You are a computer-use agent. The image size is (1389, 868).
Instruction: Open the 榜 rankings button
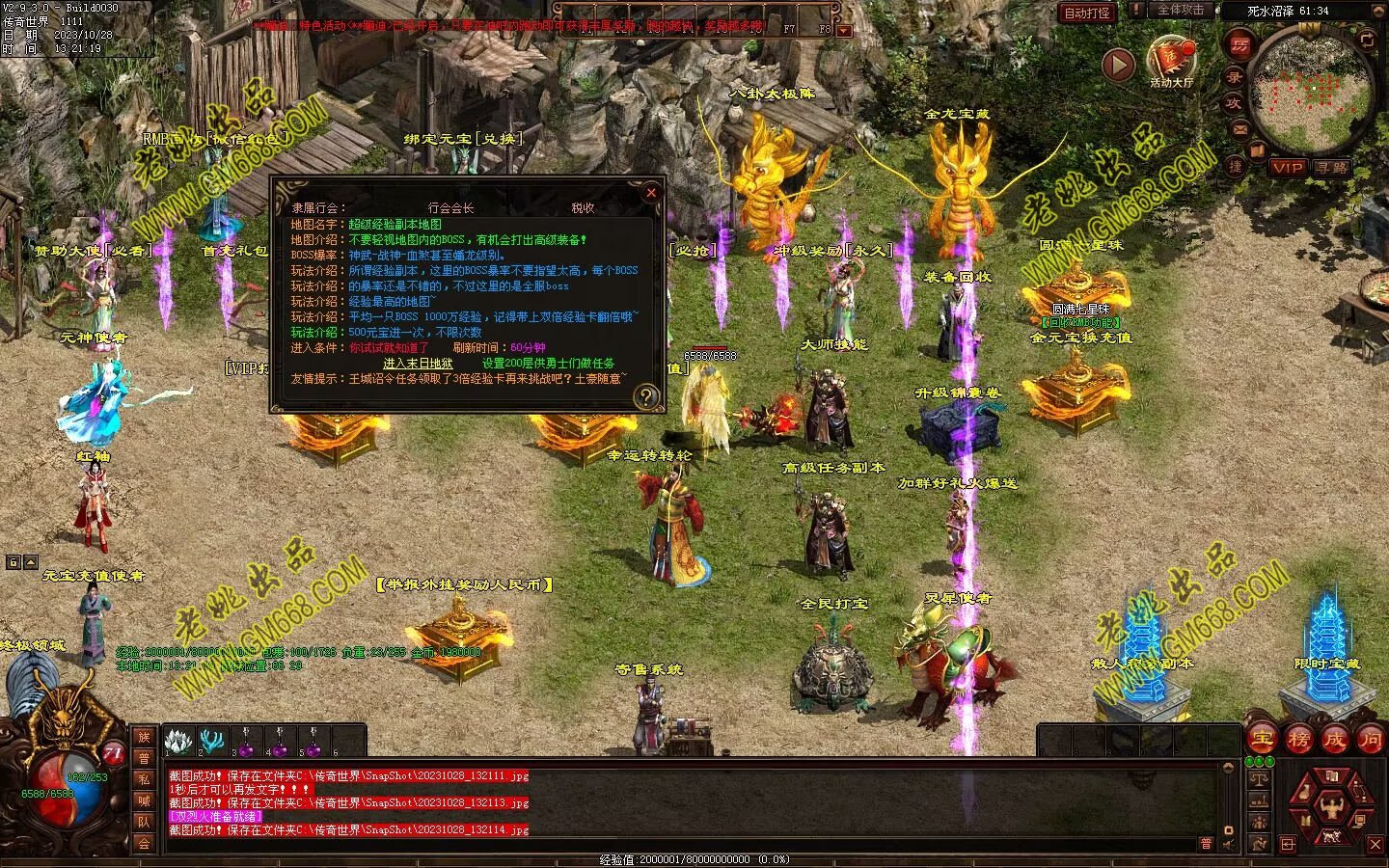1297,740
